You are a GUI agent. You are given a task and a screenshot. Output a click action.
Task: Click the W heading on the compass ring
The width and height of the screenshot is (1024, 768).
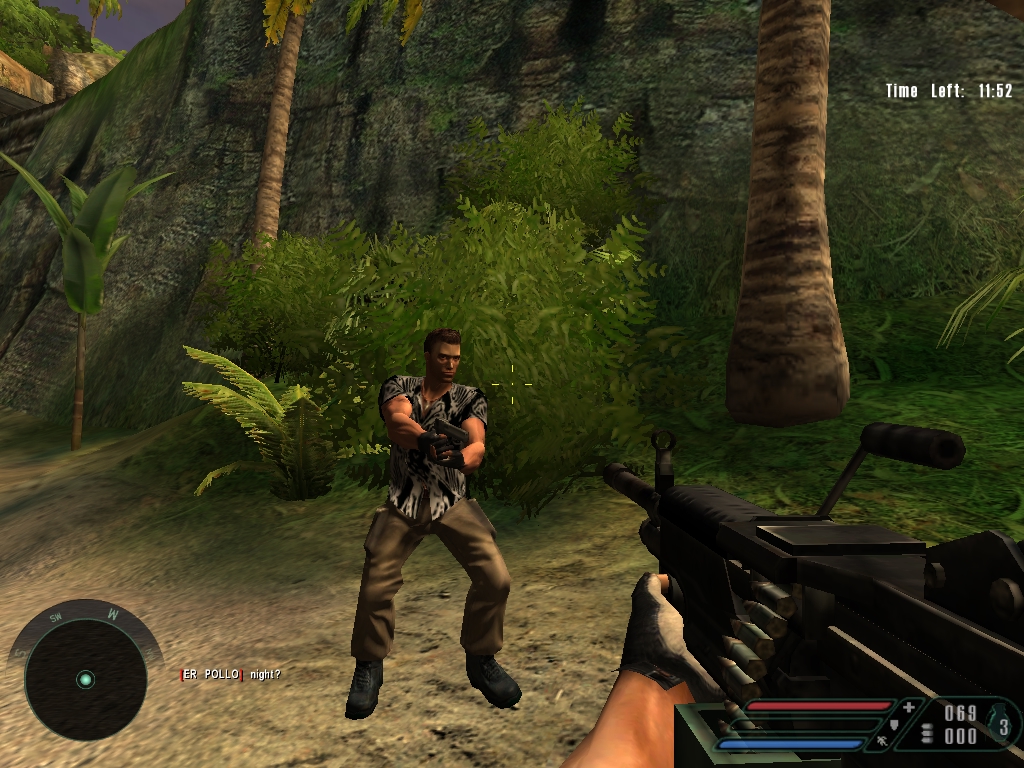[114, 615]
